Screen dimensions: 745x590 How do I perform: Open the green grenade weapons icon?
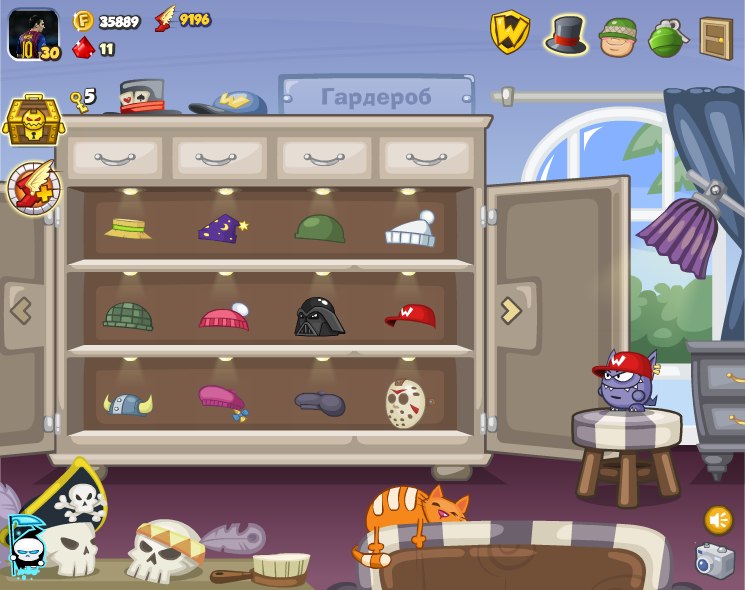(x=665, y=37)
